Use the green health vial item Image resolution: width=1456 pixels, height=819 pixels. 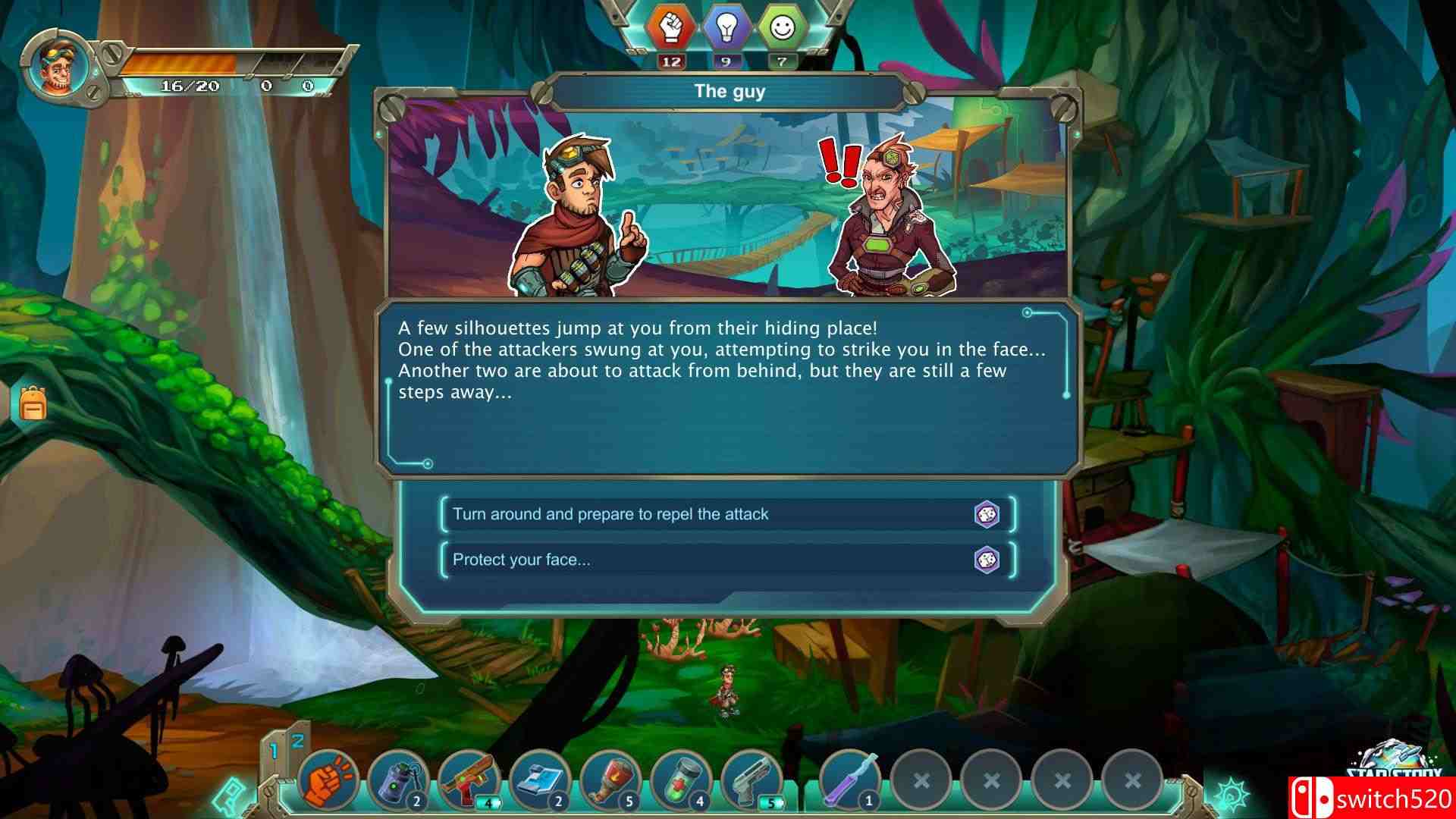[679, 780]
